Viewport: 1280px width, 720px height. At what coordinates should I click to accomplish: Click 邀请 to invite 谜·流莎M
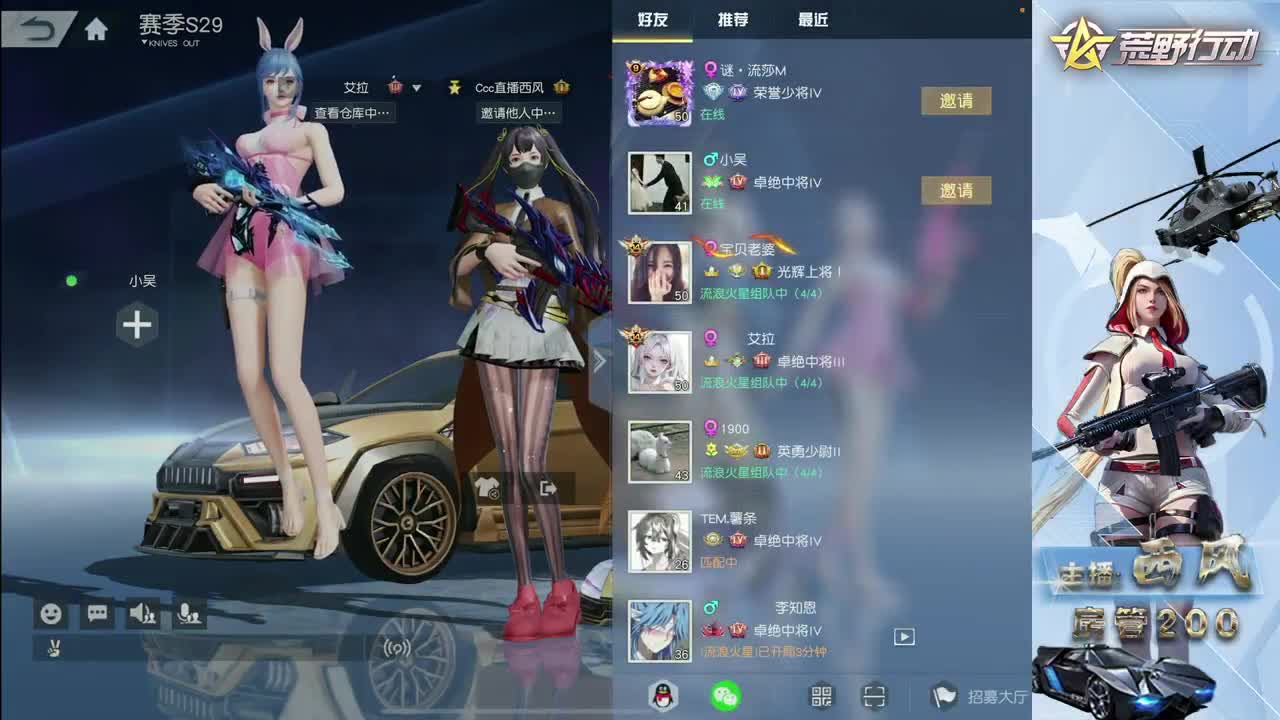coord(956,101)
